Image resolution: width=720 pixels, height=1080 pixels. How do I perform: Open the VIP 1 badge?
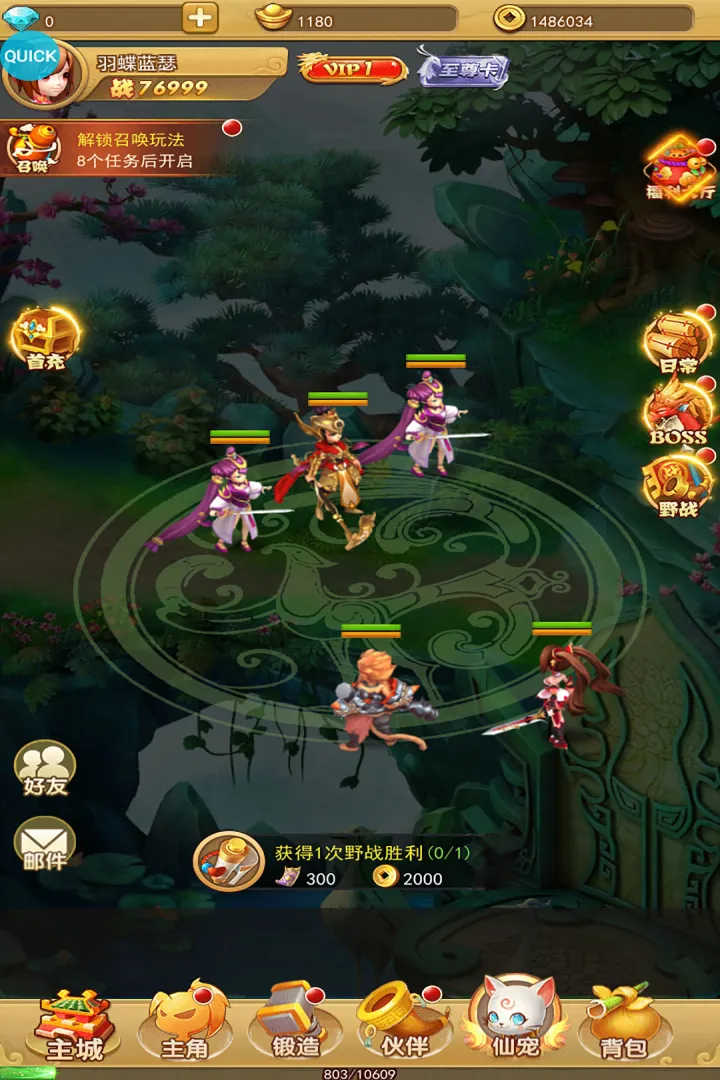(353, 68)
